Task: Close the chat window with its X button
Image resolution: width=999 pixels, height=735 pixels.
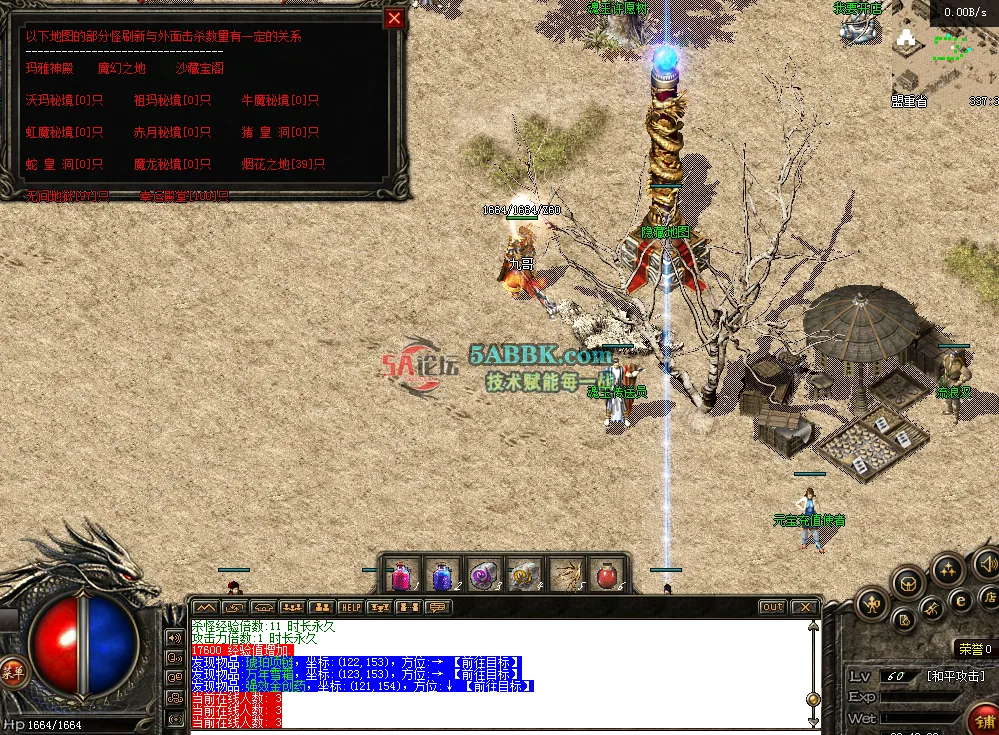Action: click(x=804, y=607)
